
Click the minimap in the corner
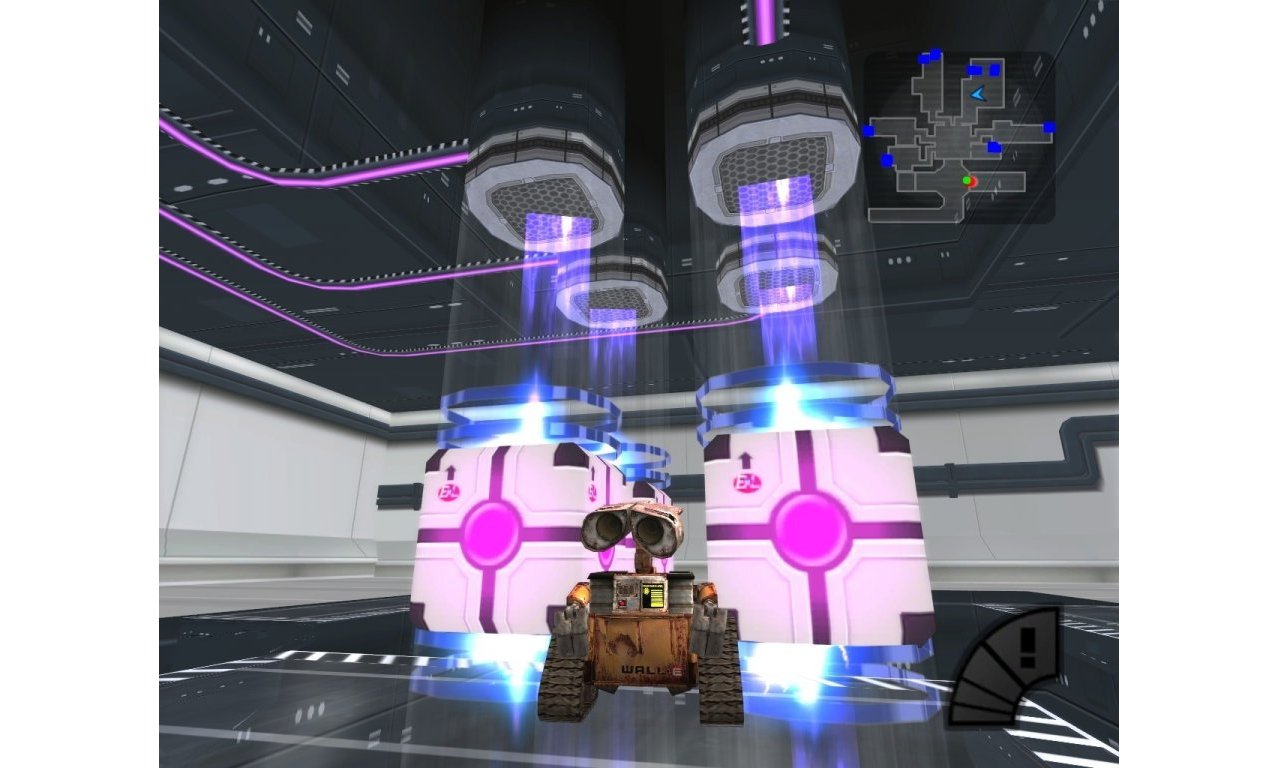click(958, 137)
